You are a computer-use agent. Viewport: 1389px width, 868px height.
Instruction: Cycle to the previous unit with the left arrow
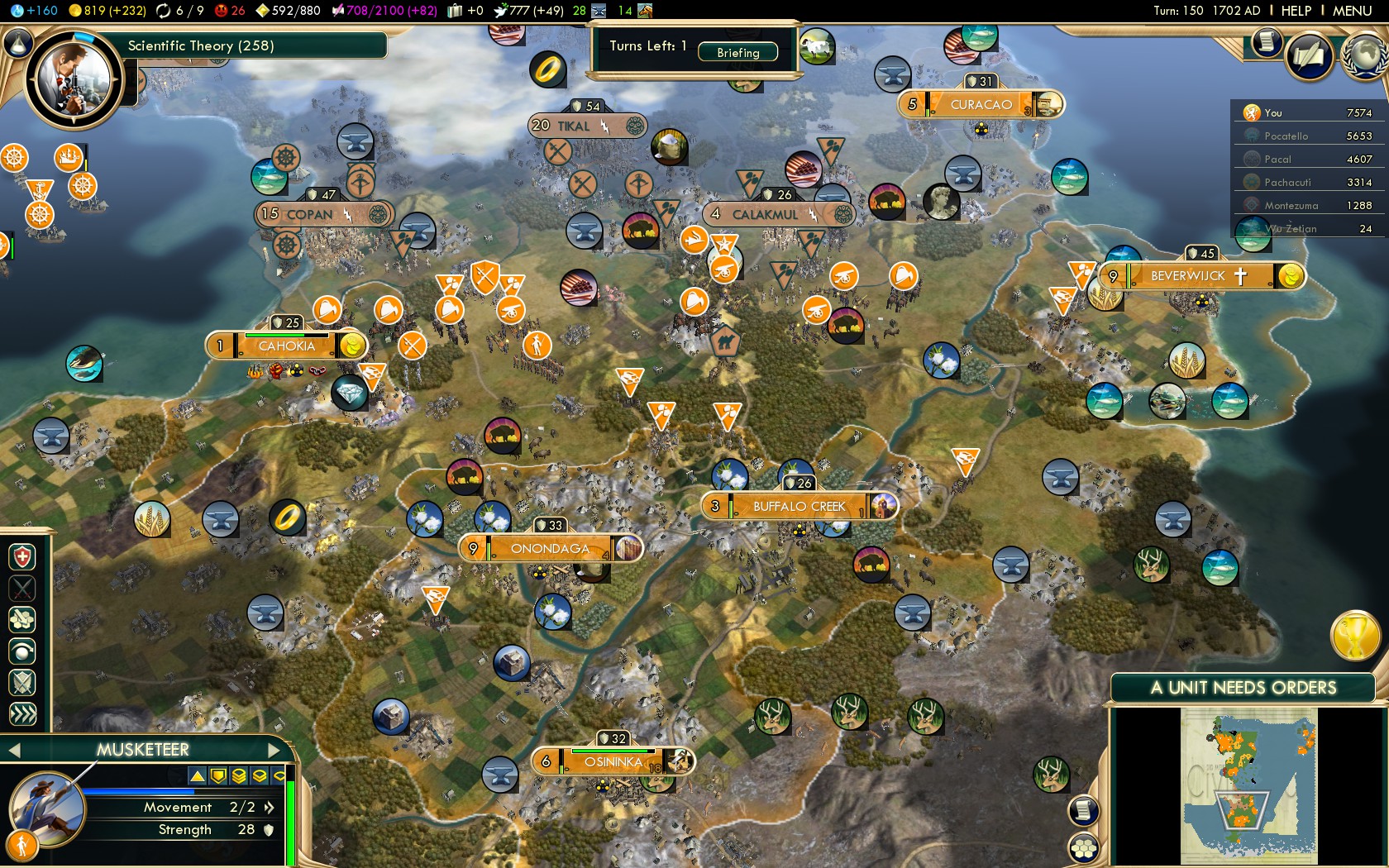point(14,751)
